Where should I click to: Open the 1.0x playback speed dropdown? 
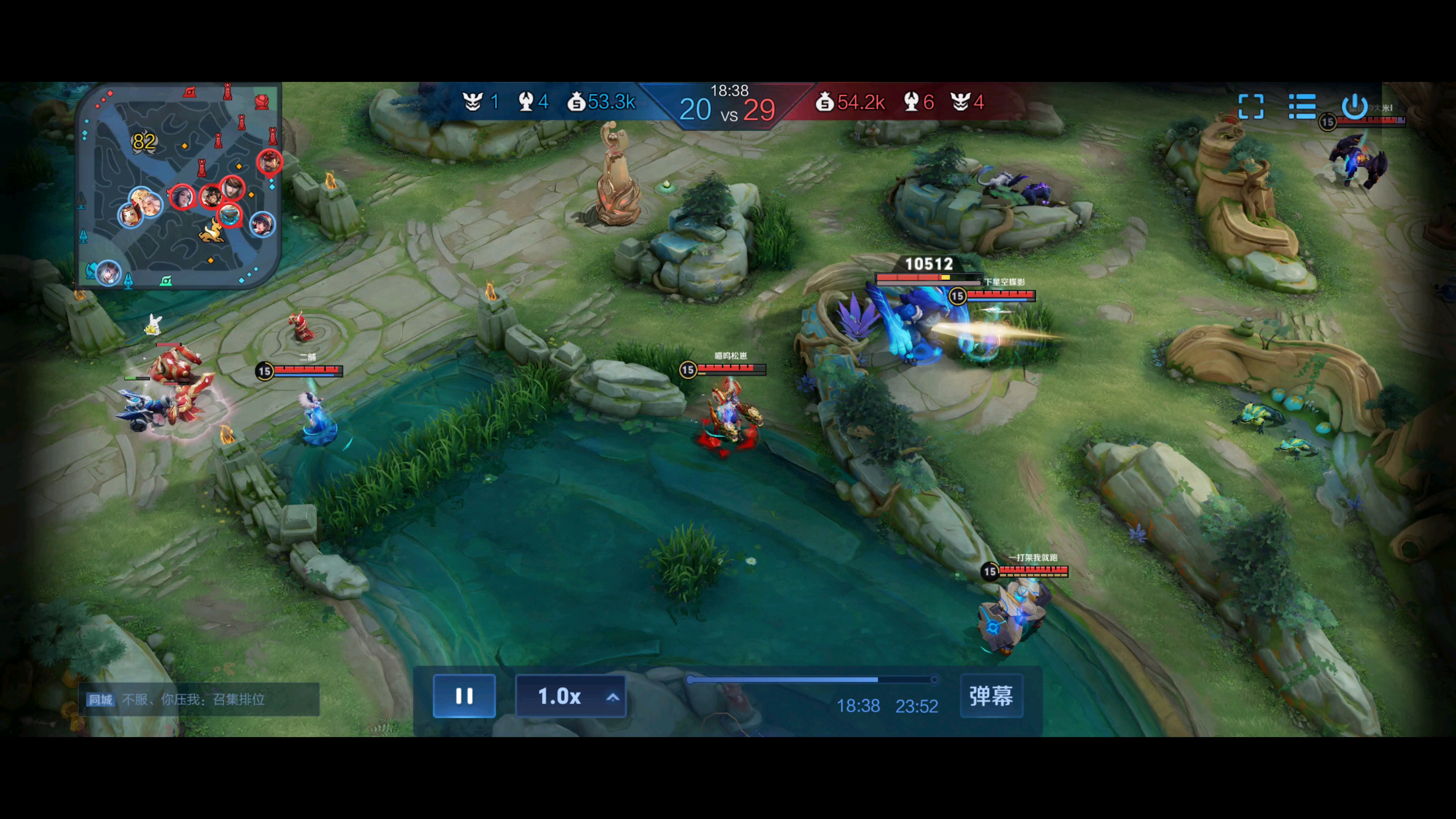(x=570, y=697)
